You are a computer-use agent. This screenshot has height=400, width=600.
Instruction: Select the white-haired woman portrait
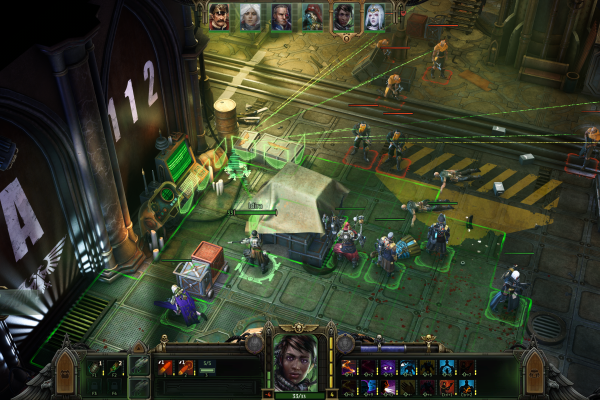(x=251, y=16)
